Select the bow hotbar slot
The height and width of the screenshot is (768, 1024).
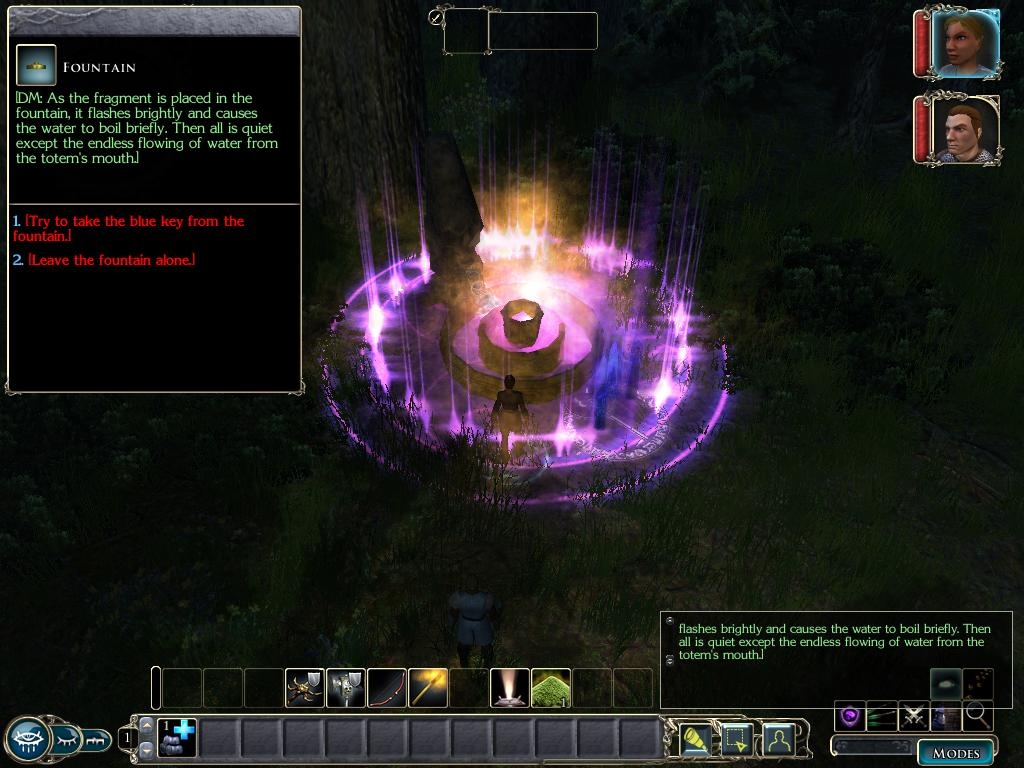pos(387,688)
